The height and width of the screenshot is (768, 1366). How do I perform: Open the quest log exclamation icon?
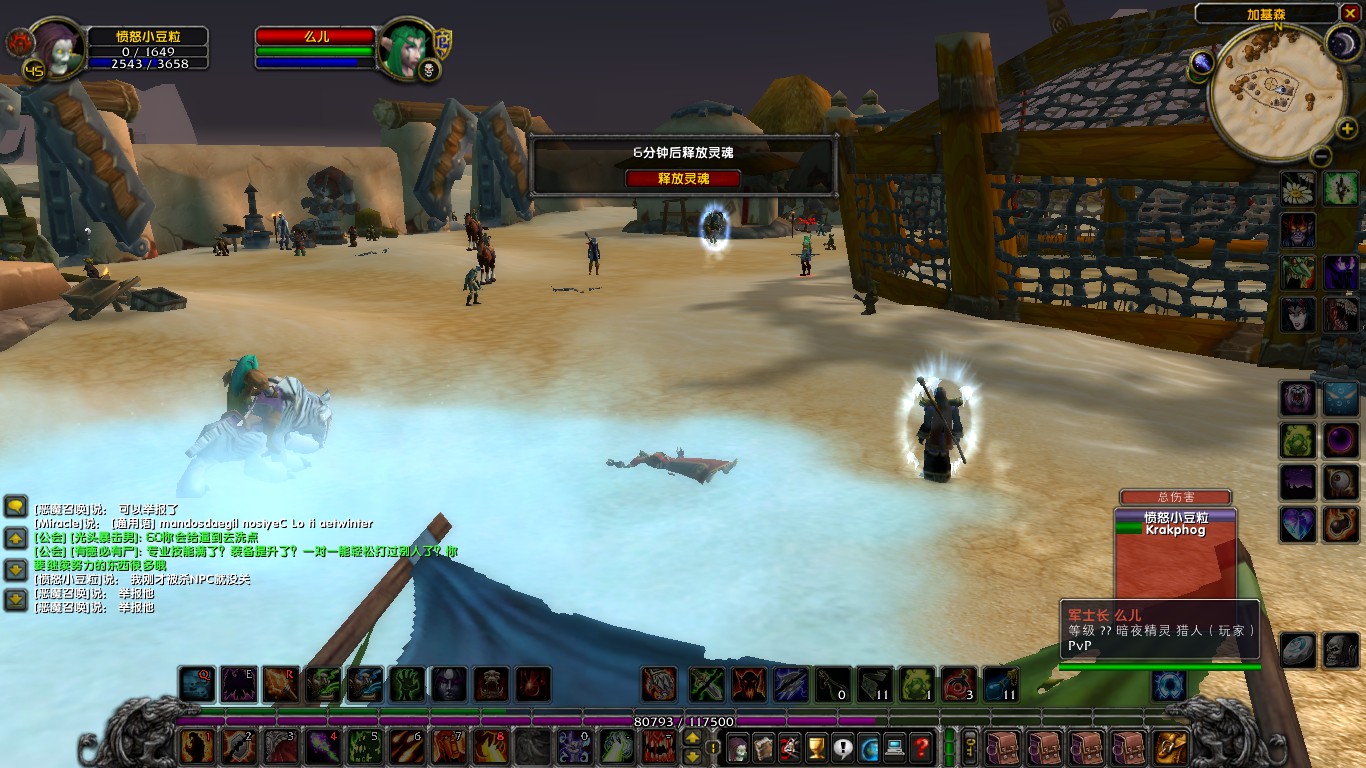coord(841,747)
